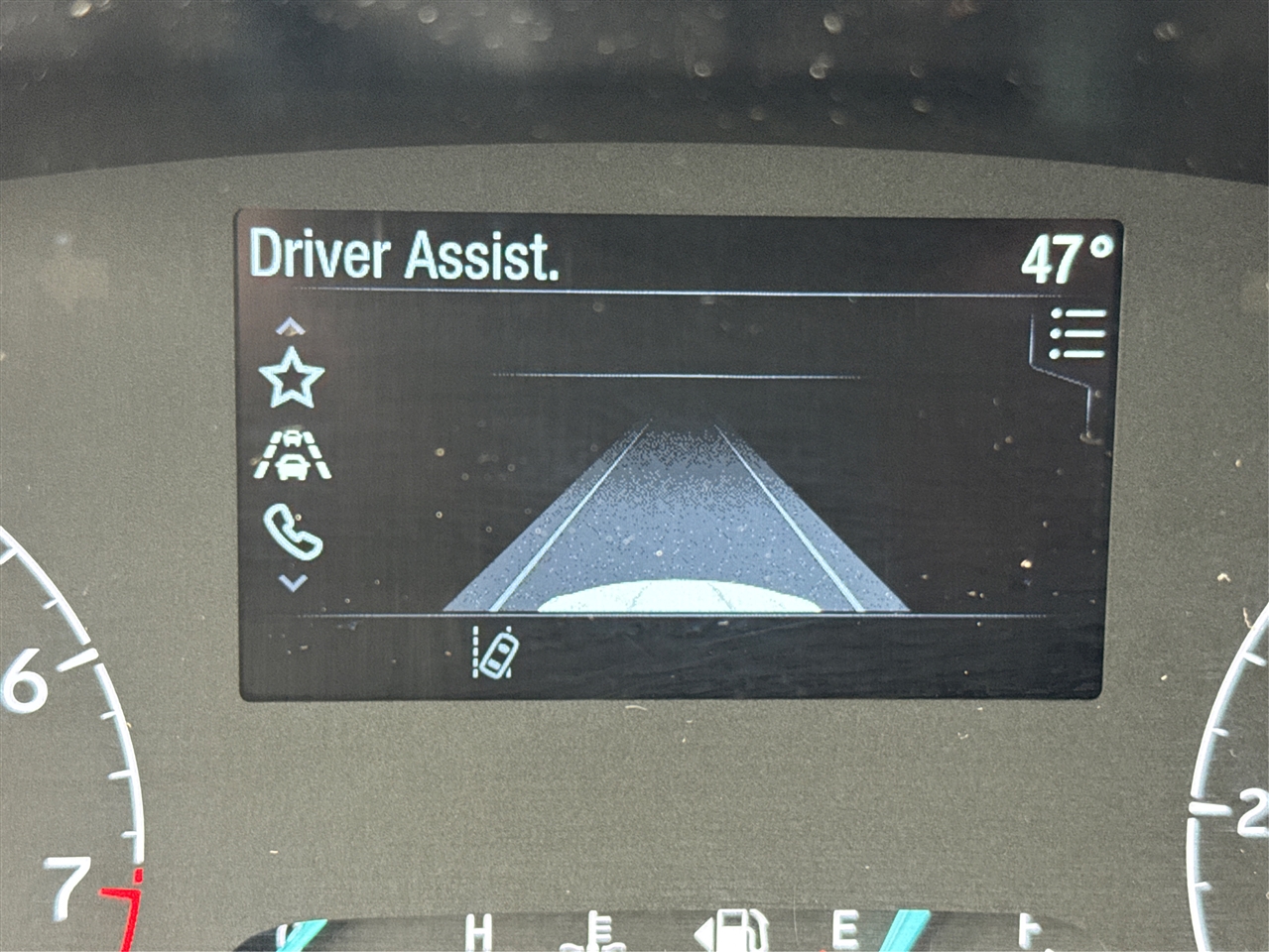The width and height of the screenshot is (1269, 952).
Task: Open the Driver Assist lane icon
Action: [x=292, y=454]
